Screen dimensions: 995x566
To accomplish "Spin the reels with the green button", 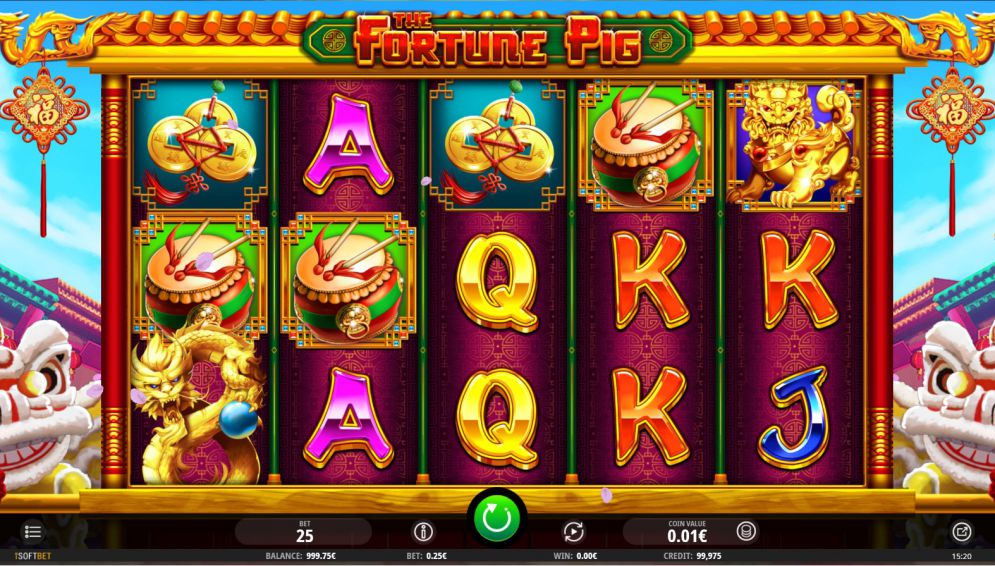I will coord(497,519).
